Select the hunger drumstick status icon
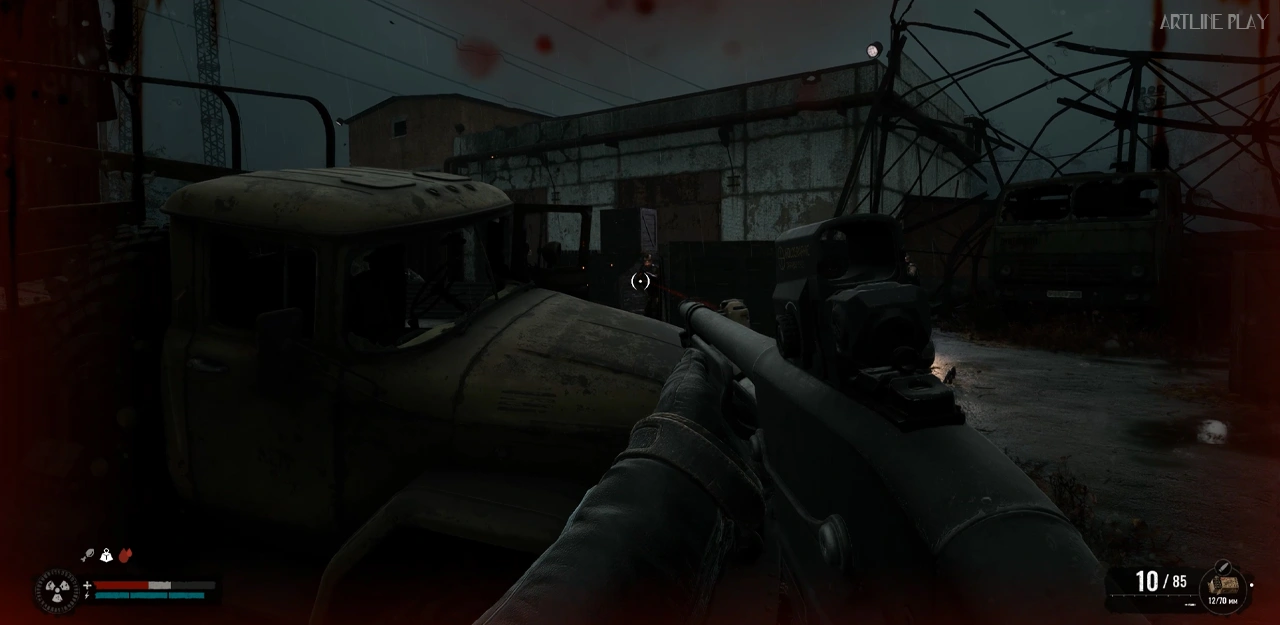 pyautogui.click(x=88, y=555)
